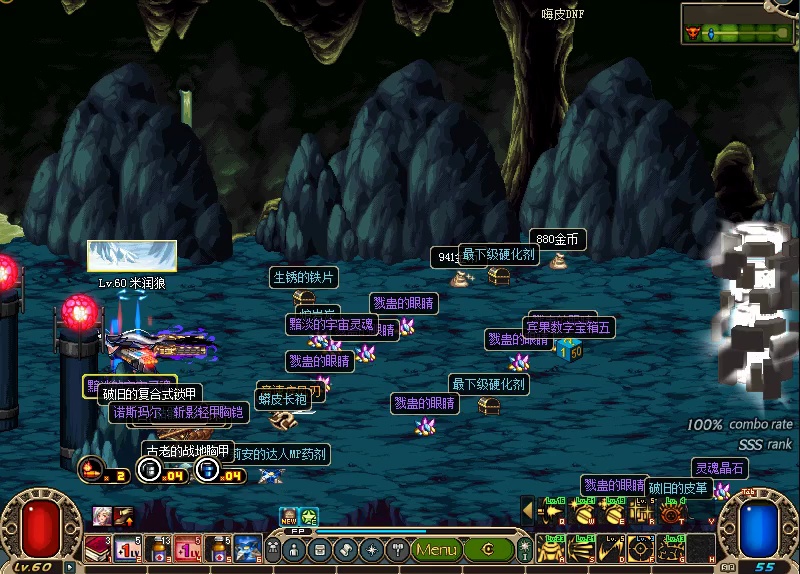This screenshot has width=800, height=574.
Task: Use the blue +1 LV item in quickslot 2
Action: click(x=127, y=548)
